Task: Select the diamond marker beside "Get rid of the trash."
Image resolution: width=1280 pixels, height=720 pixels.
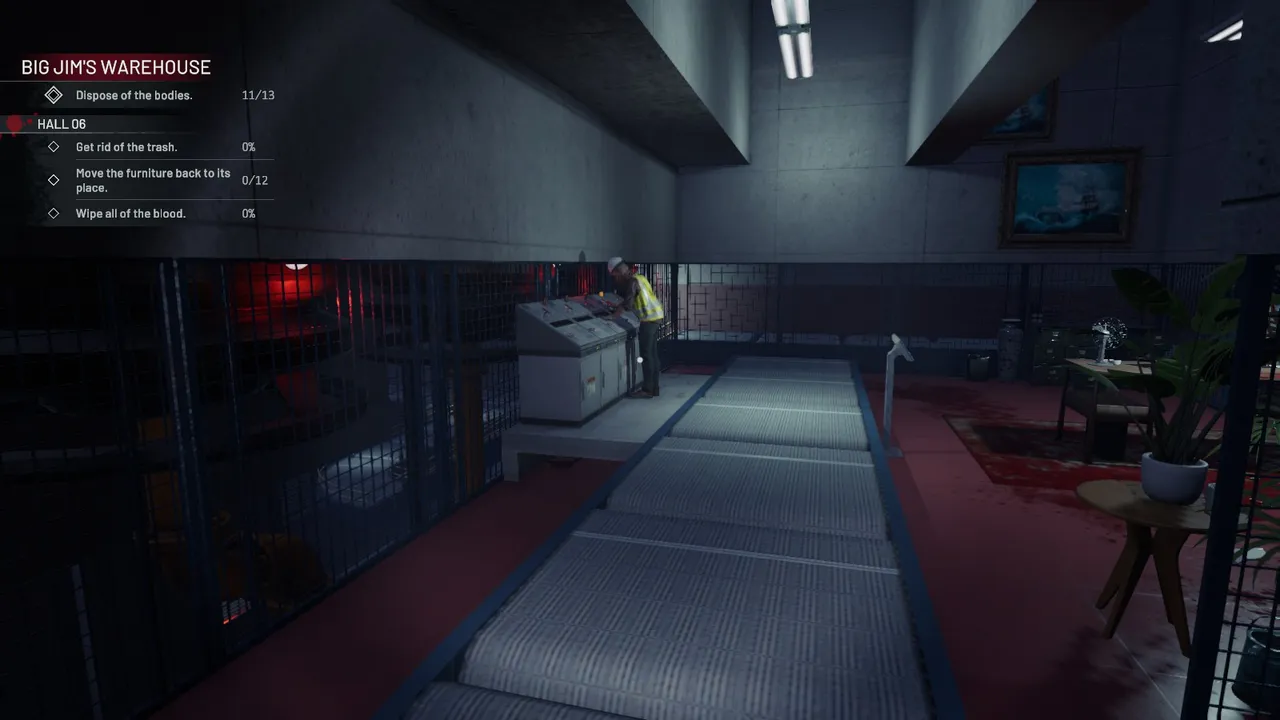Action: click(54, 146)
